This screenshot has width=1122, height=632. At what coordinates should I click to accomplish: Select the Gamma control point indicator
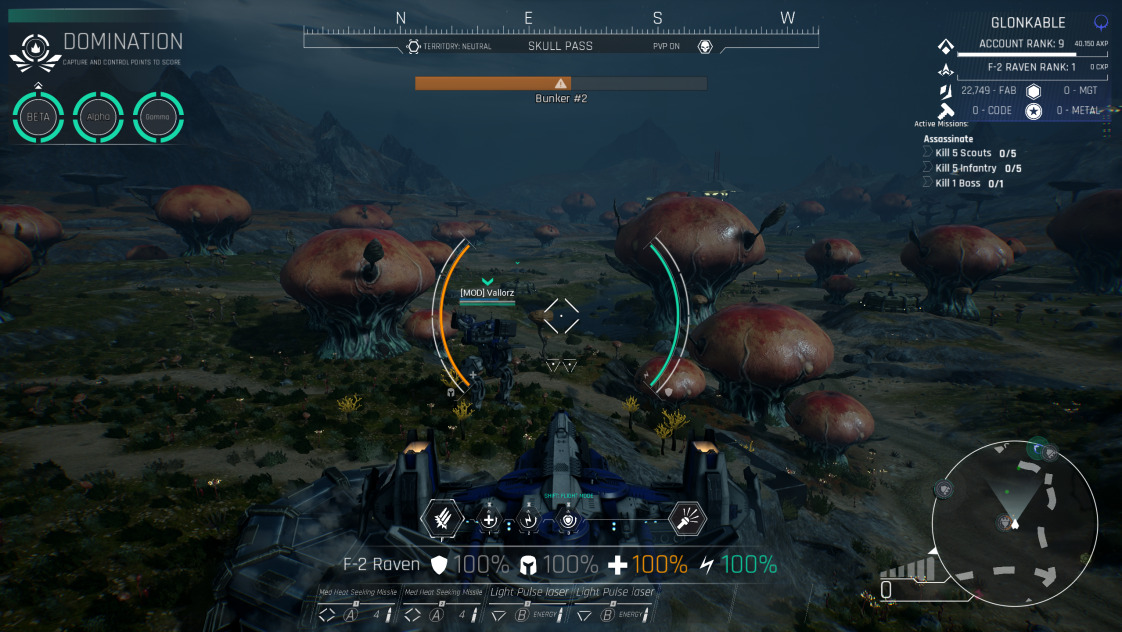point(158,117)
